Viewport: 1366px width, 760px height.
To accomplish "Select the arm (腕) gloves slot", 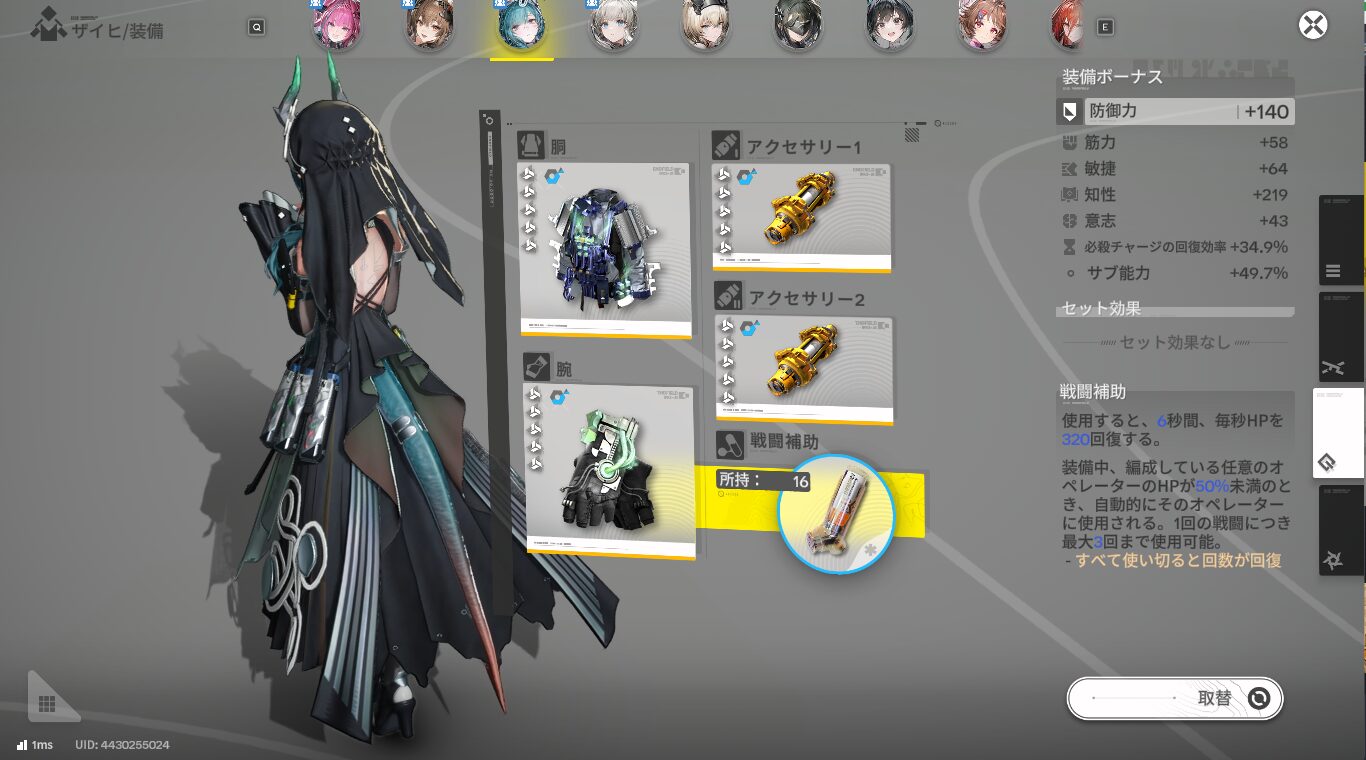I will click(x=609, y=470).
